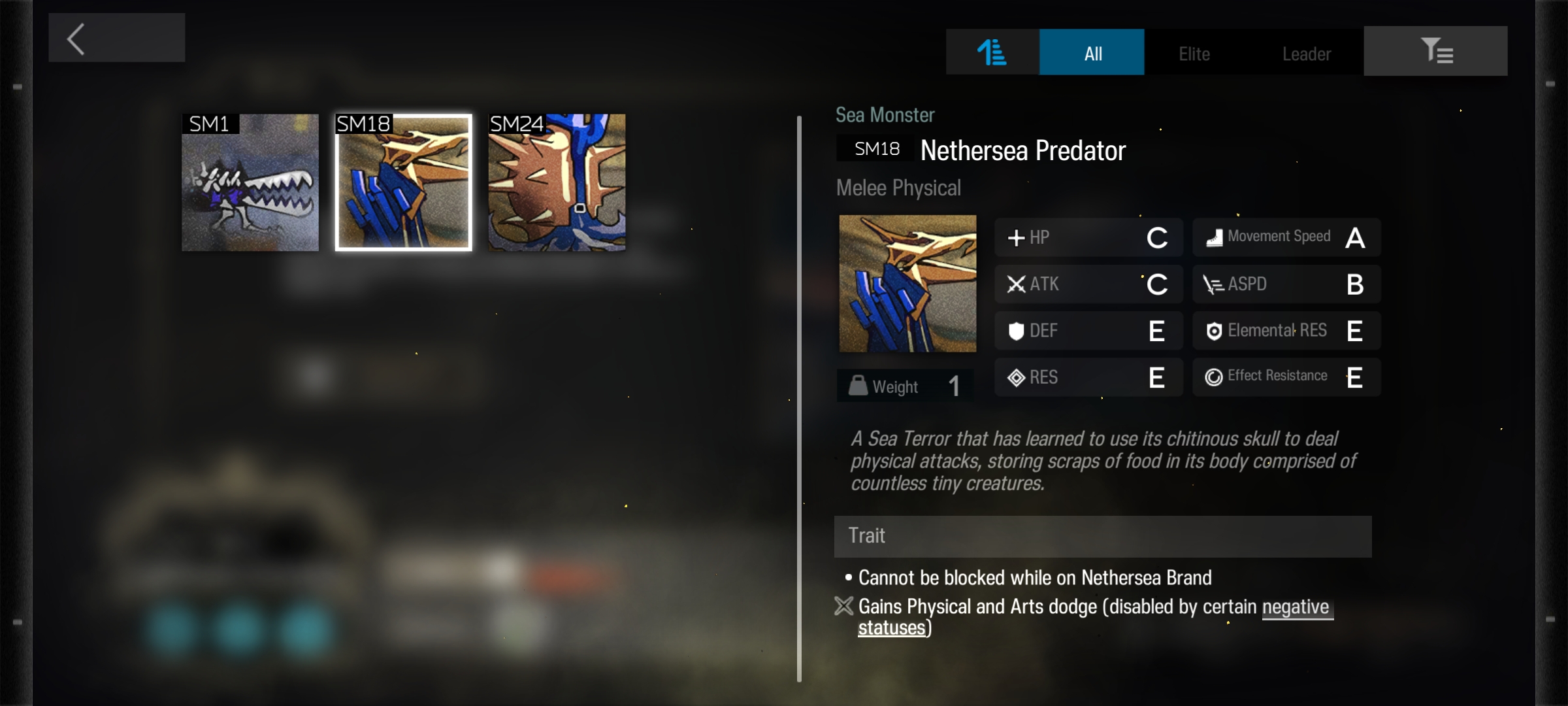Viewport: 1568px width, 706px height.
Task: Switch to the All enemies tab
Action: (1092, 52)
